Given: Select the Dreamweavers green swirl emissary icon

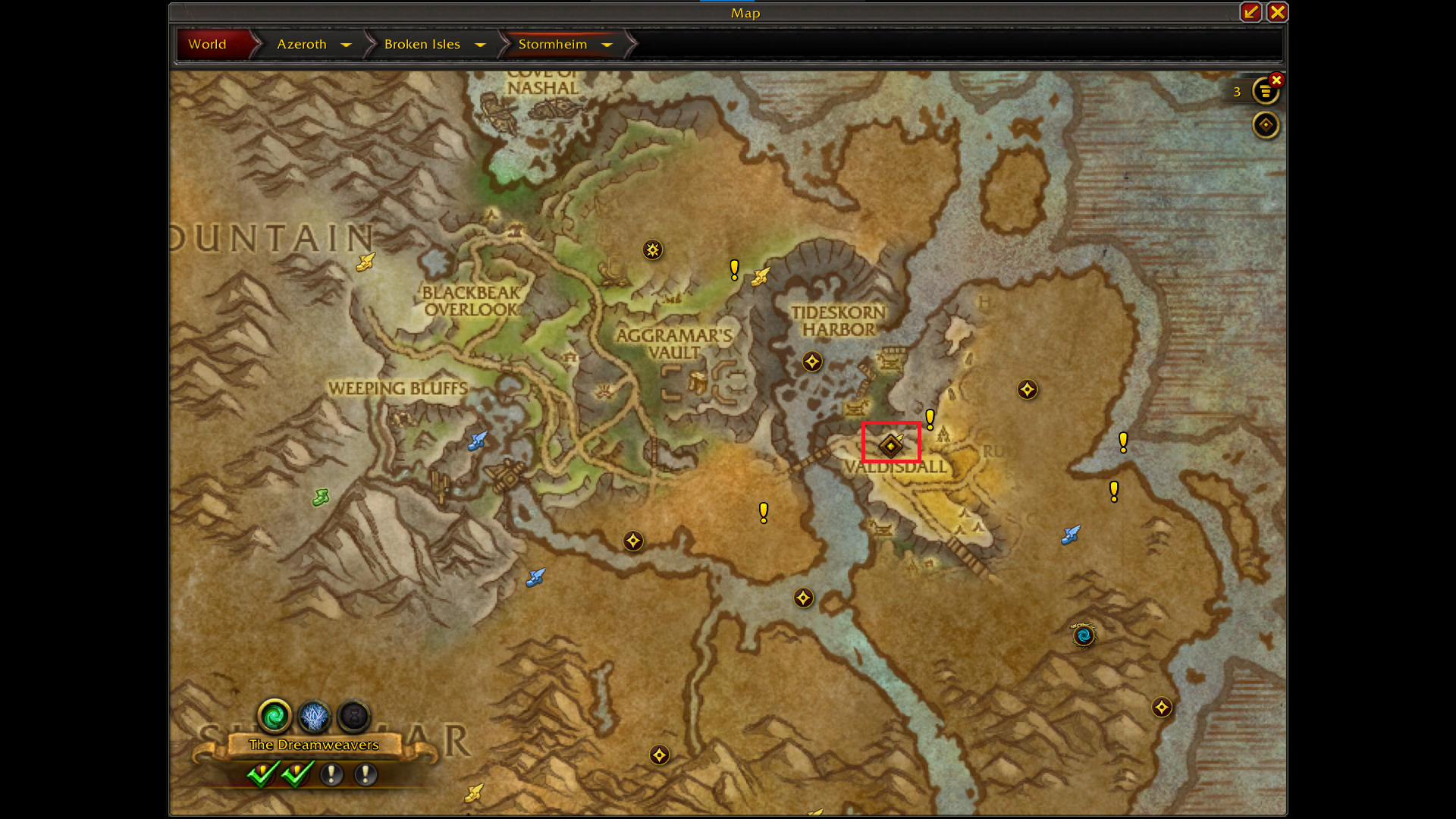Looking at the screenshot, I should click(275, 715).
